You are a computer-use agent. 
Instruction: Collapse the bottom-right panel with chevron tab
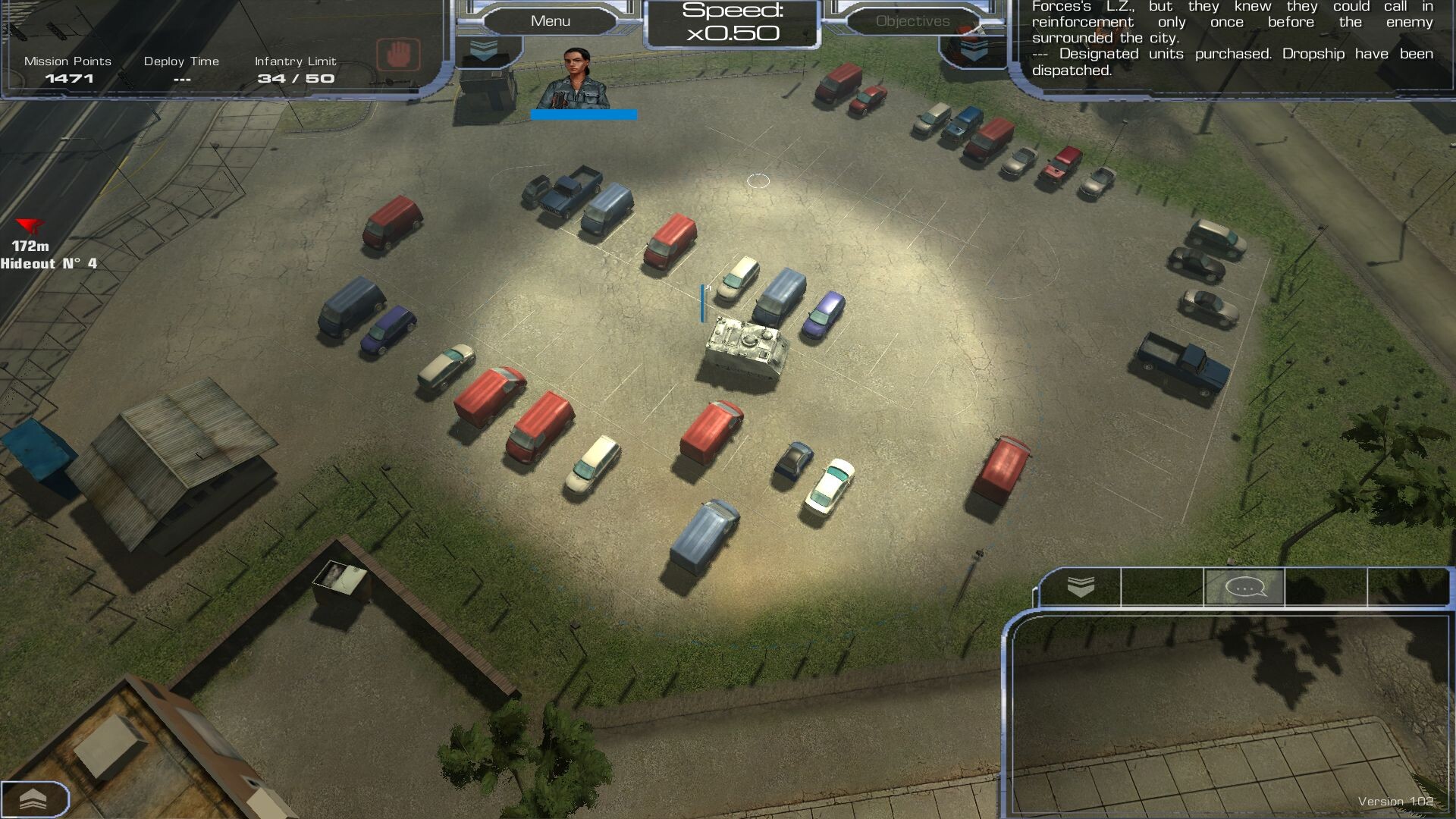1081,587
